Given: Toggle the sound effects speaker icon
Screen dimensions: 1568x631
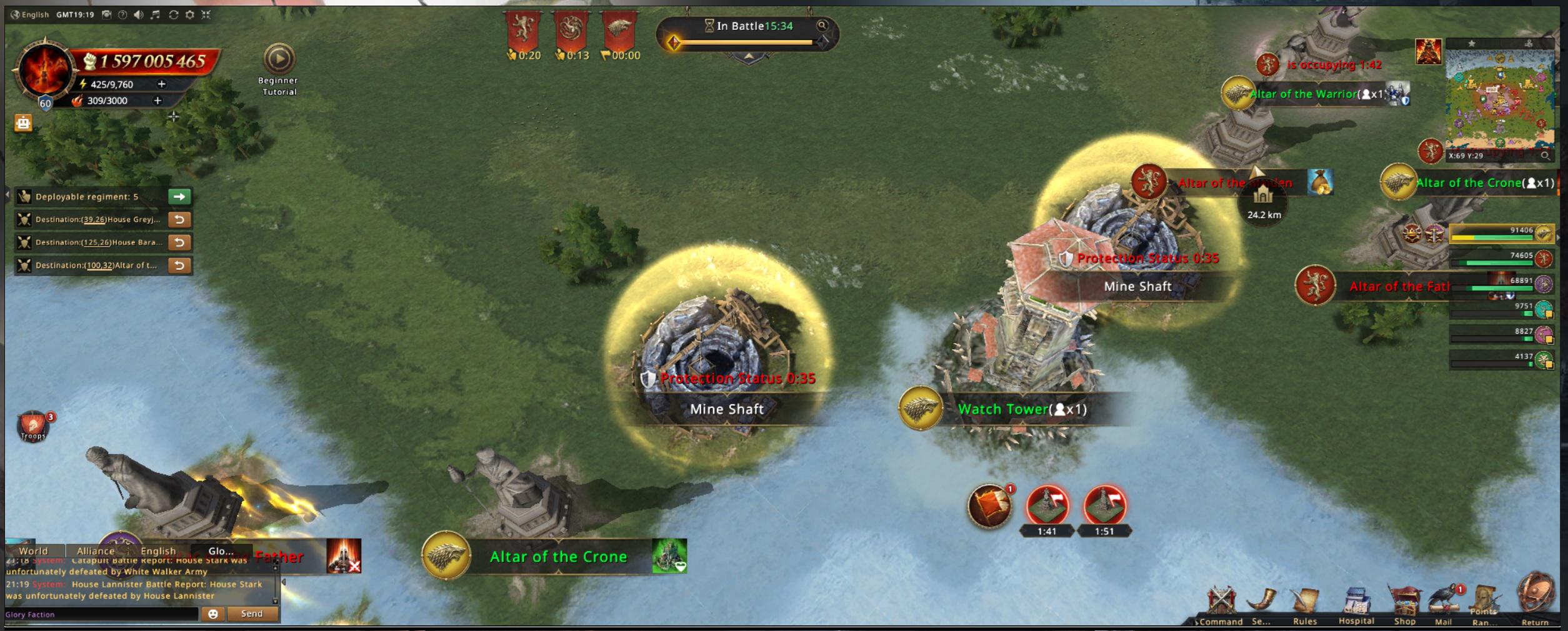Looking at the screenshot, I should pyautogui.click(x=139, y=14).
